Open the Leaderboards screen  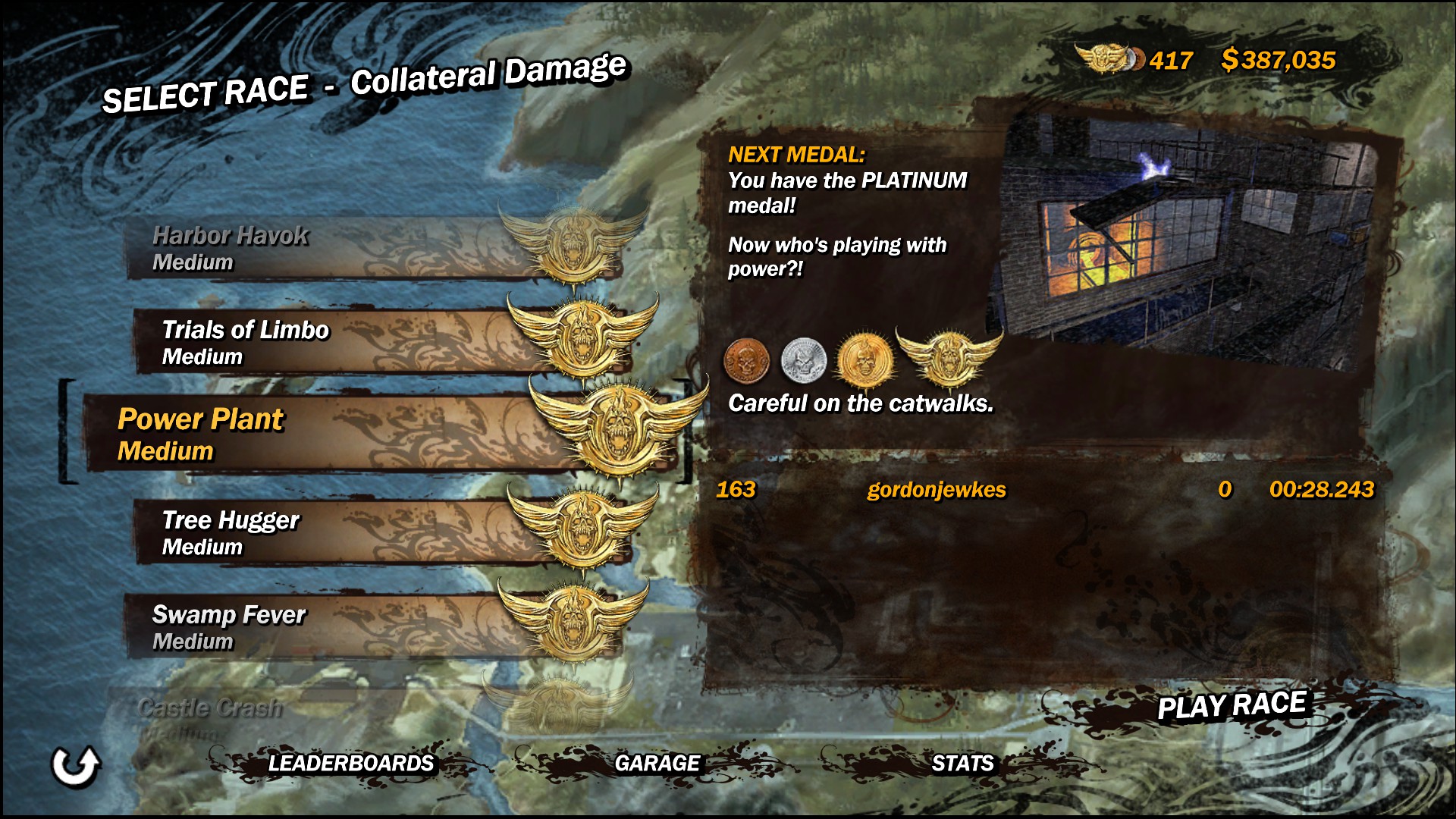350,763
